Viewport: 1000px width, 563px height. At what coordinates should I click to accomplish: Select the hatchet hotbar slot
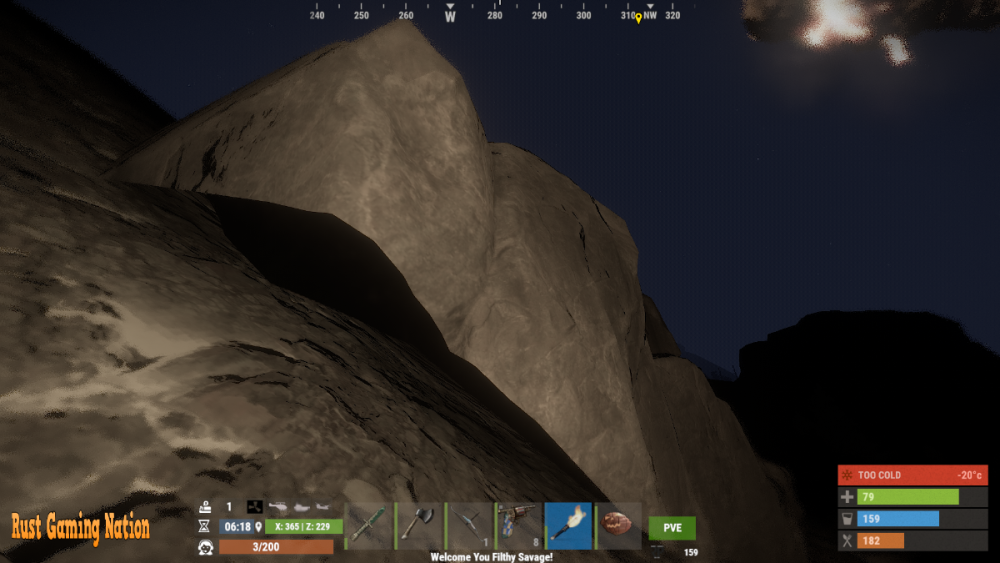(x=419, y=526)
